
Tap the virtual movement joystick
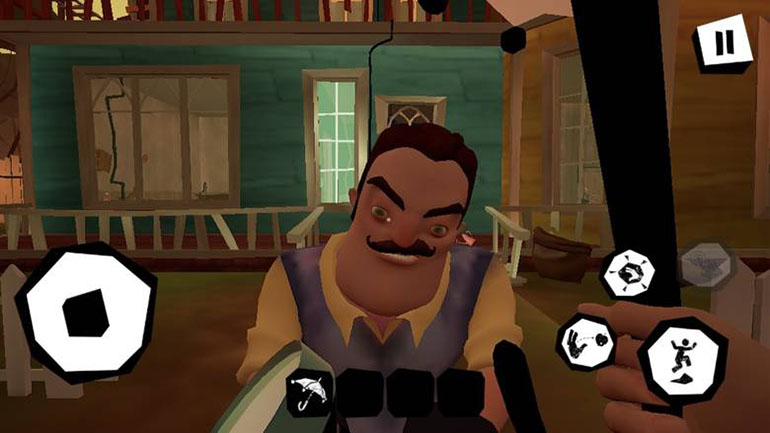[x=87, y=312]
